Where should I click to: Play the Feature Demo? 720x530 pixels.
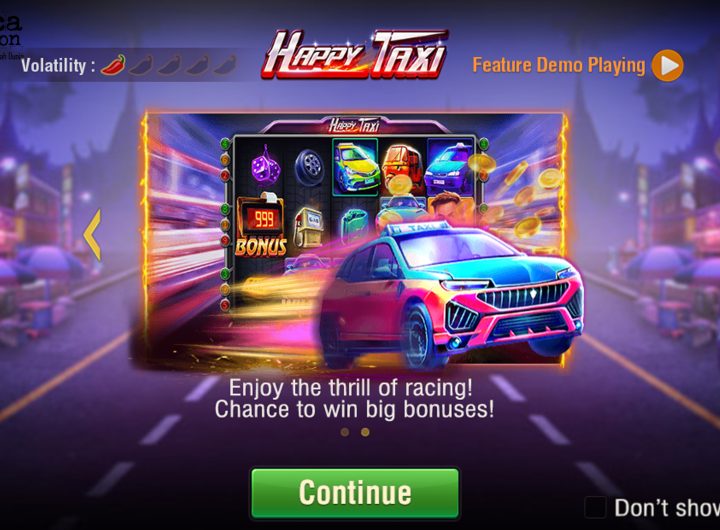[667, 66]
